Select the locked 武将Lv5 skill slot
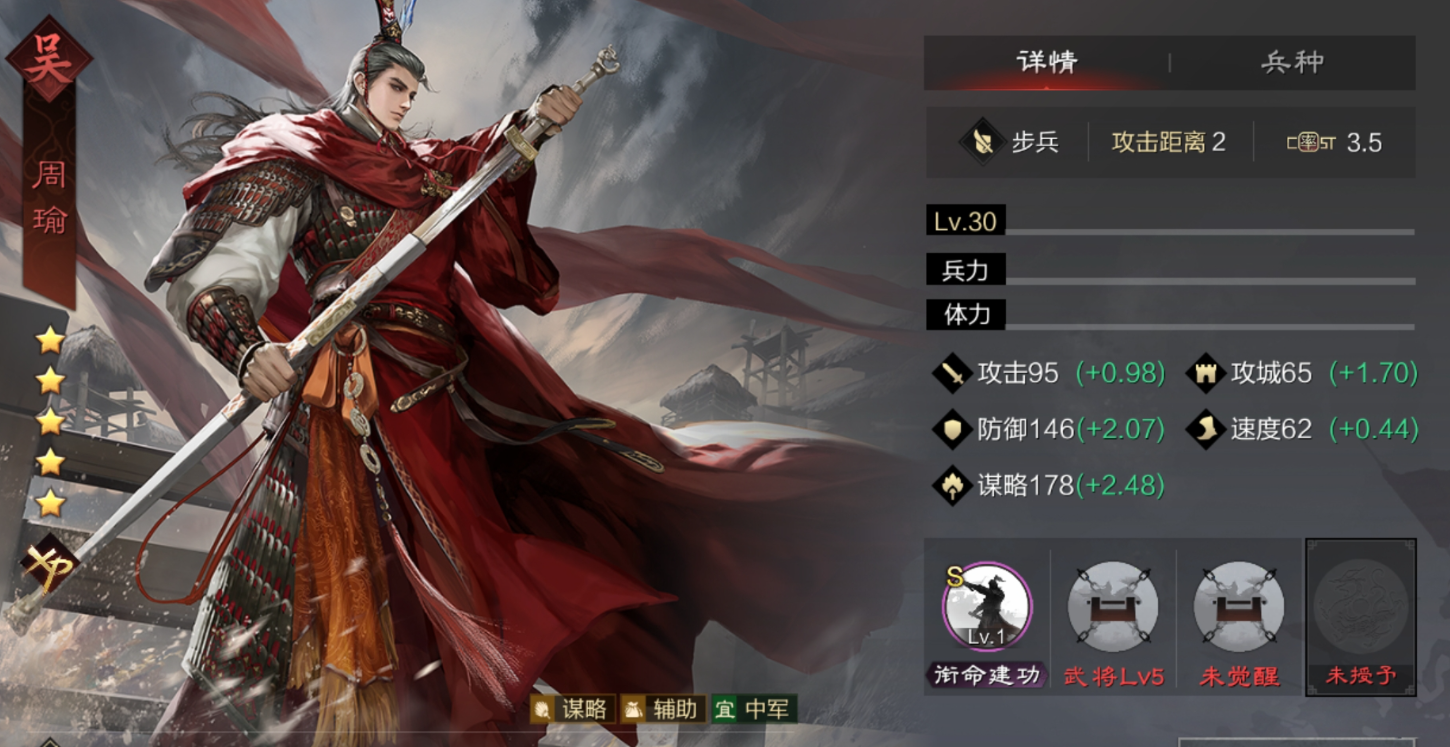 click(x=1113, y=607)
